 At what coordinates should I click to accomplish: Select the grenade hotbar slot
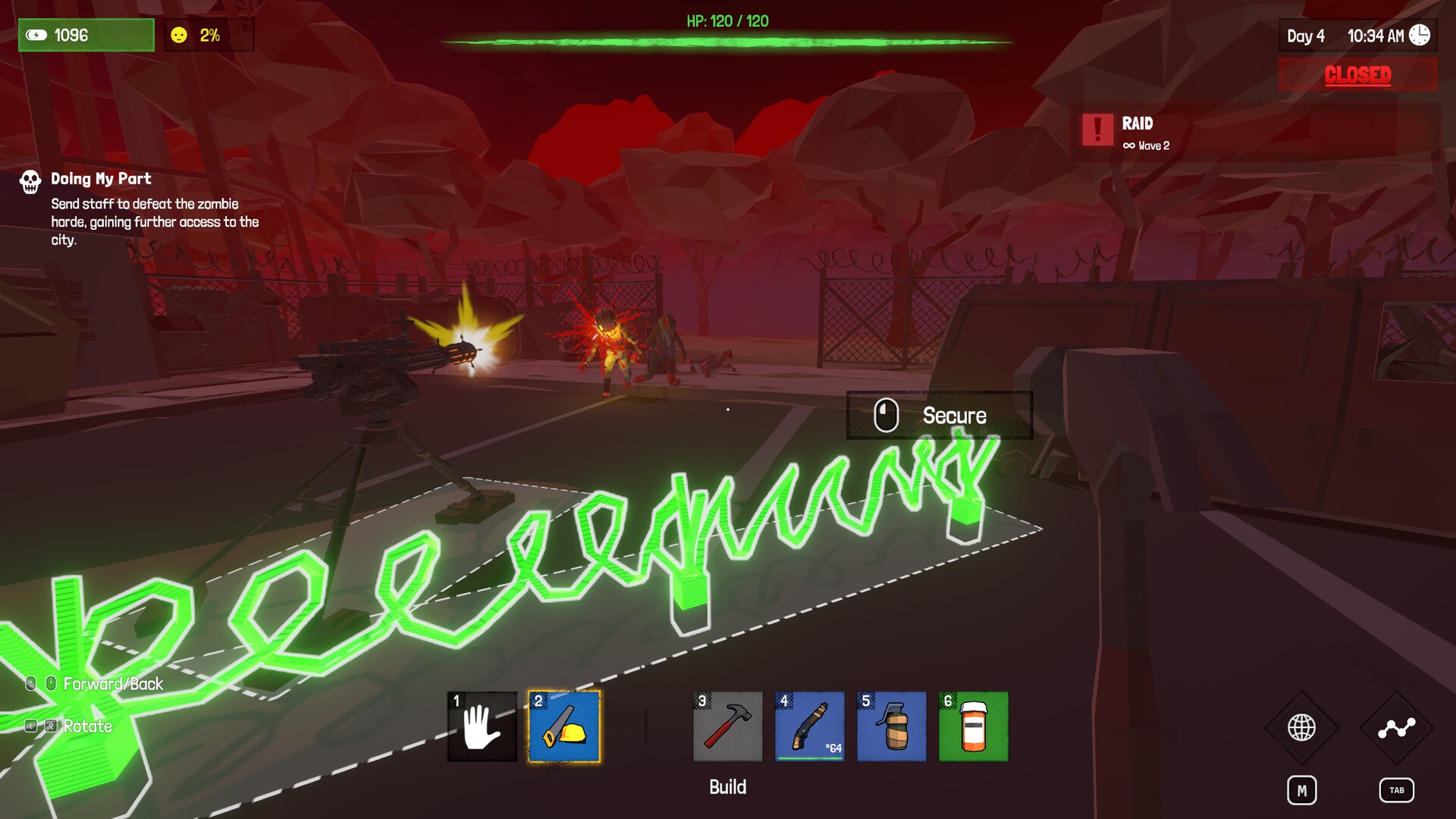click(892, 726)
